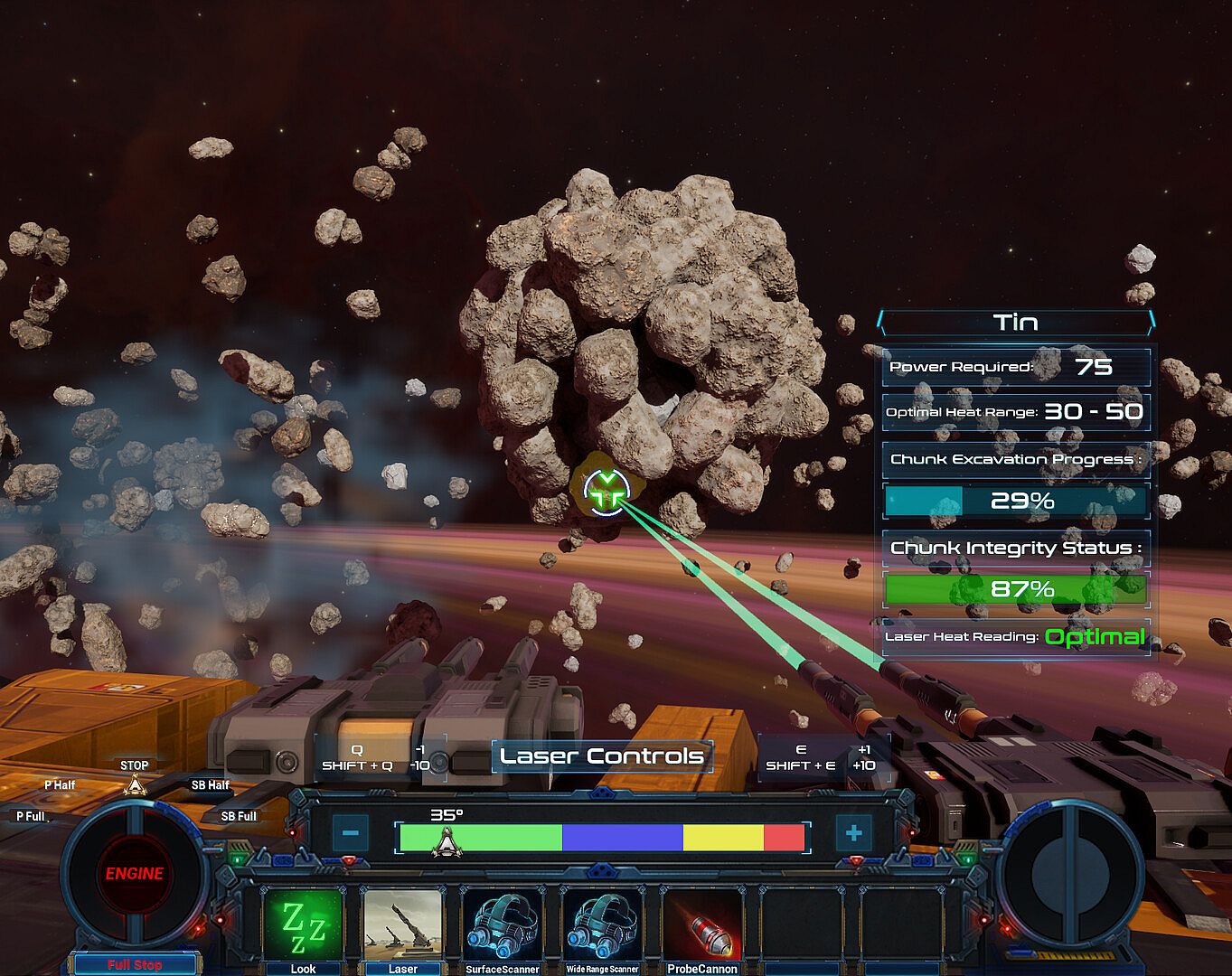Select the ProbeCannon slot

pos(702,924)
